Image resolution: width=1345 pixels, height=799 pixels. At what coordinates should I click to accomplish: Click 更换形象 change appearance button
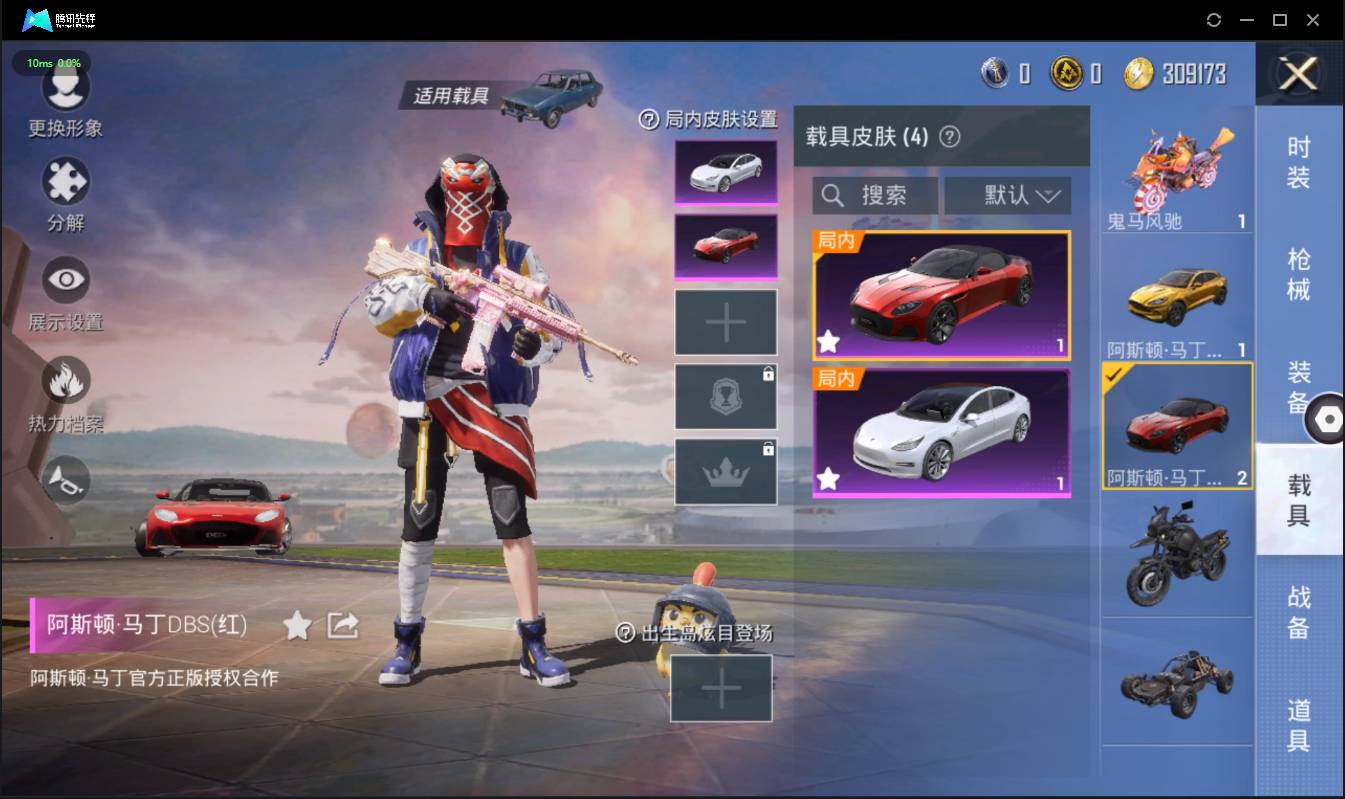(x=66, y=100)
